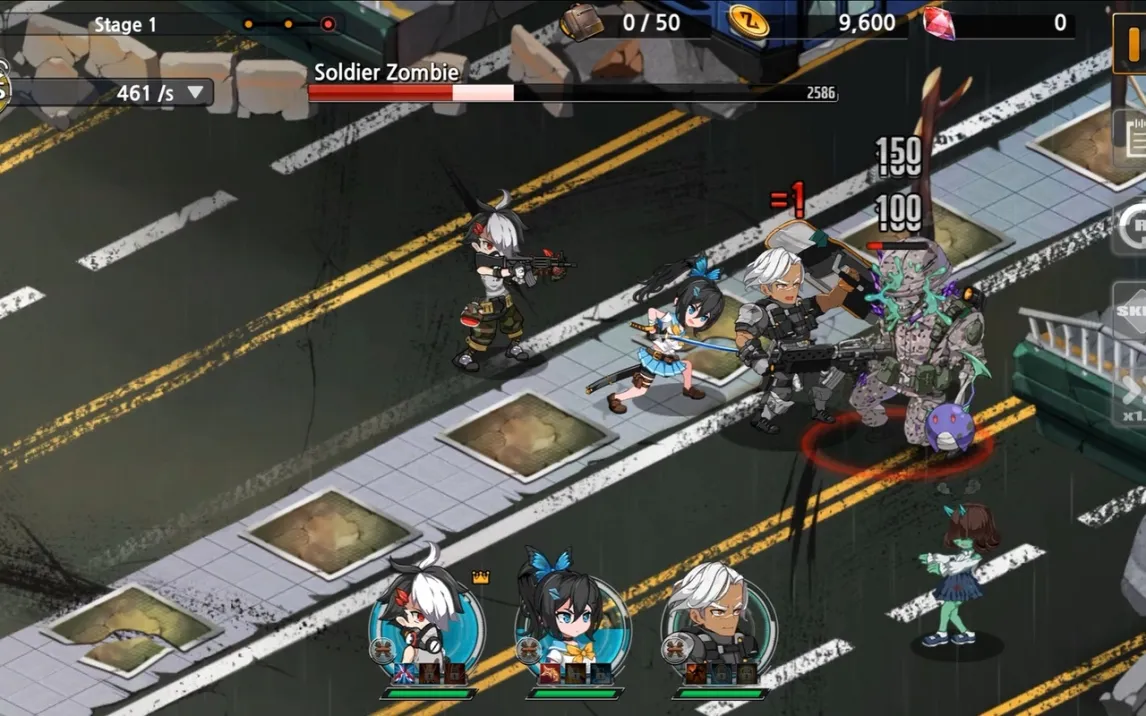Tap the round R button
The image size is (1146, 716).
(x=1134, y=226)
